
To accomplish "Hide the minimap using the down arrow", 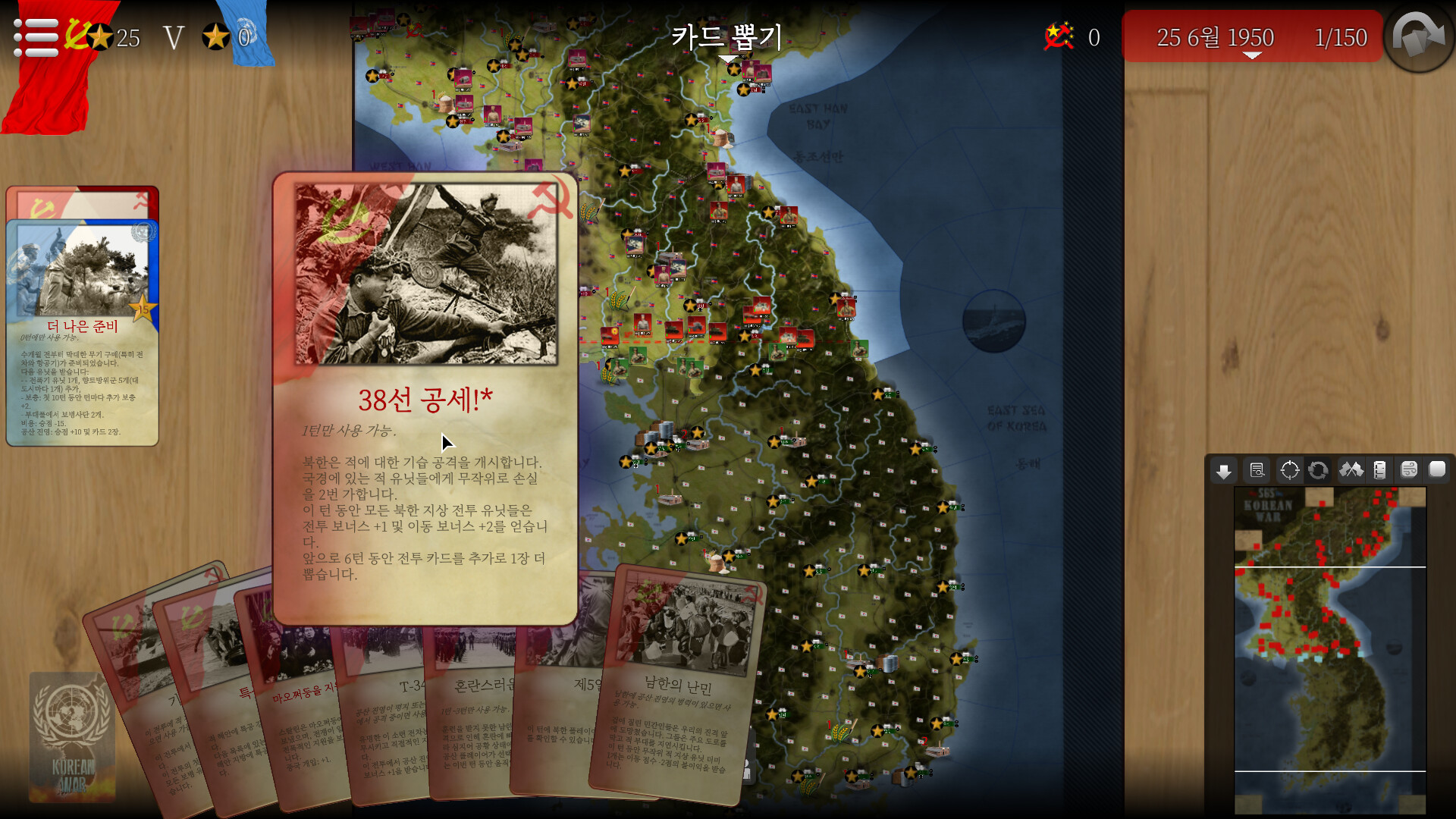I will 1225,470.
